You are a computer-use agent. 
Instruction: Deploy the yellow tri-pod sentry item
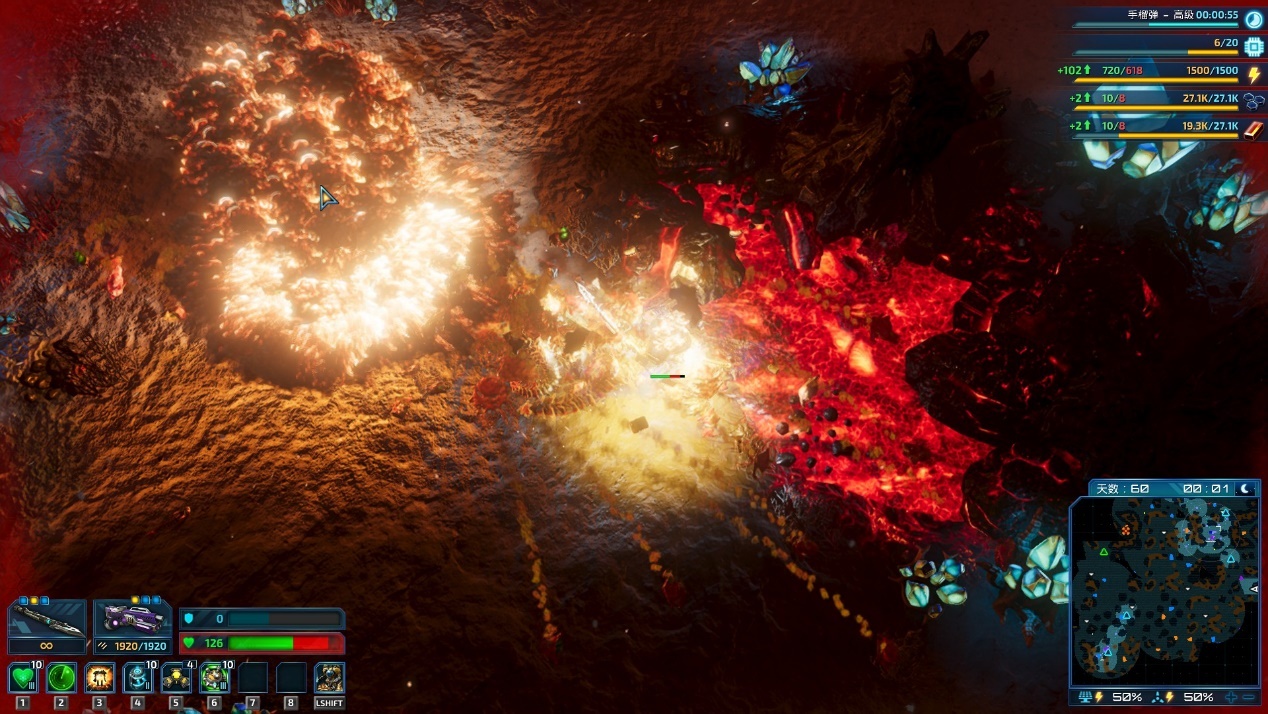pyautogui.click(x=176, y=678)
